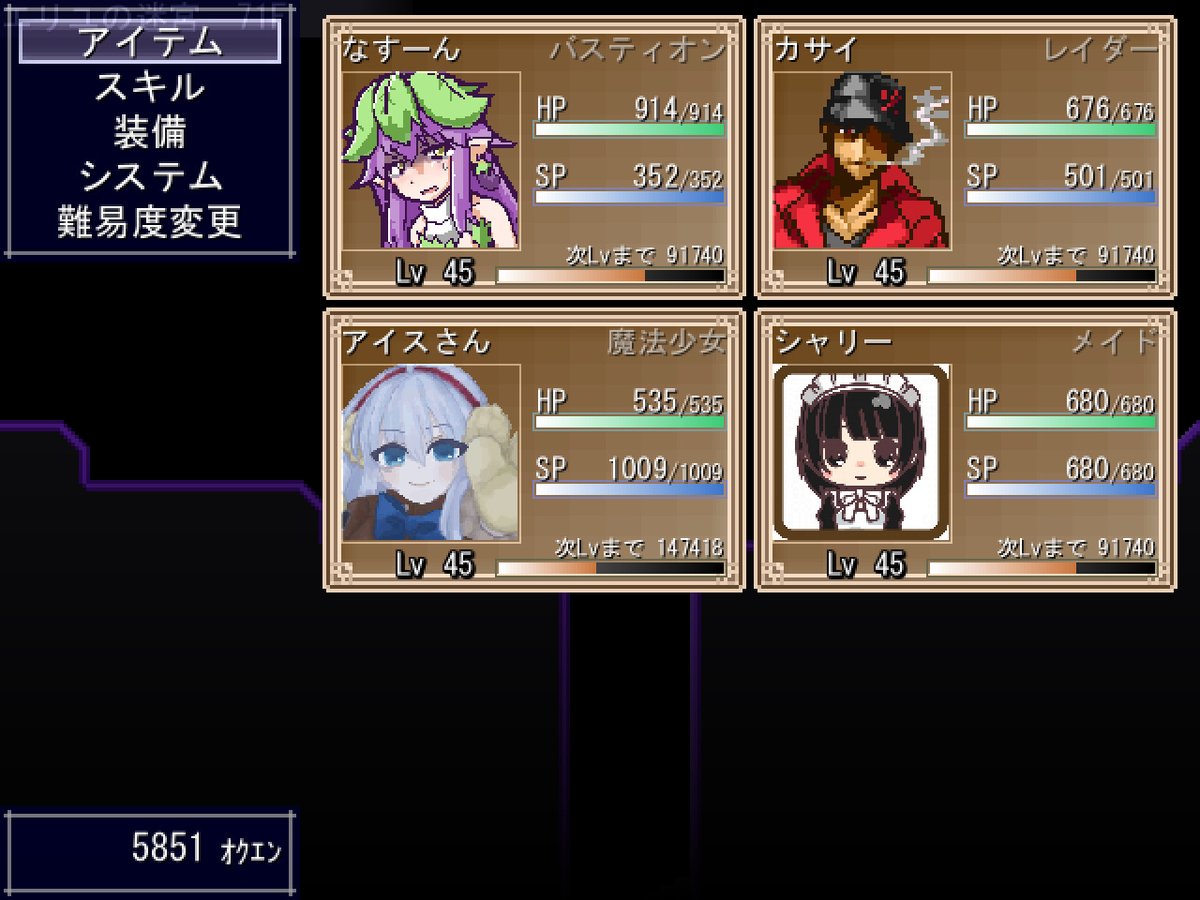1200x900 pixels.
Task: Select スキル from the command menu
Action: pos(150,88)
